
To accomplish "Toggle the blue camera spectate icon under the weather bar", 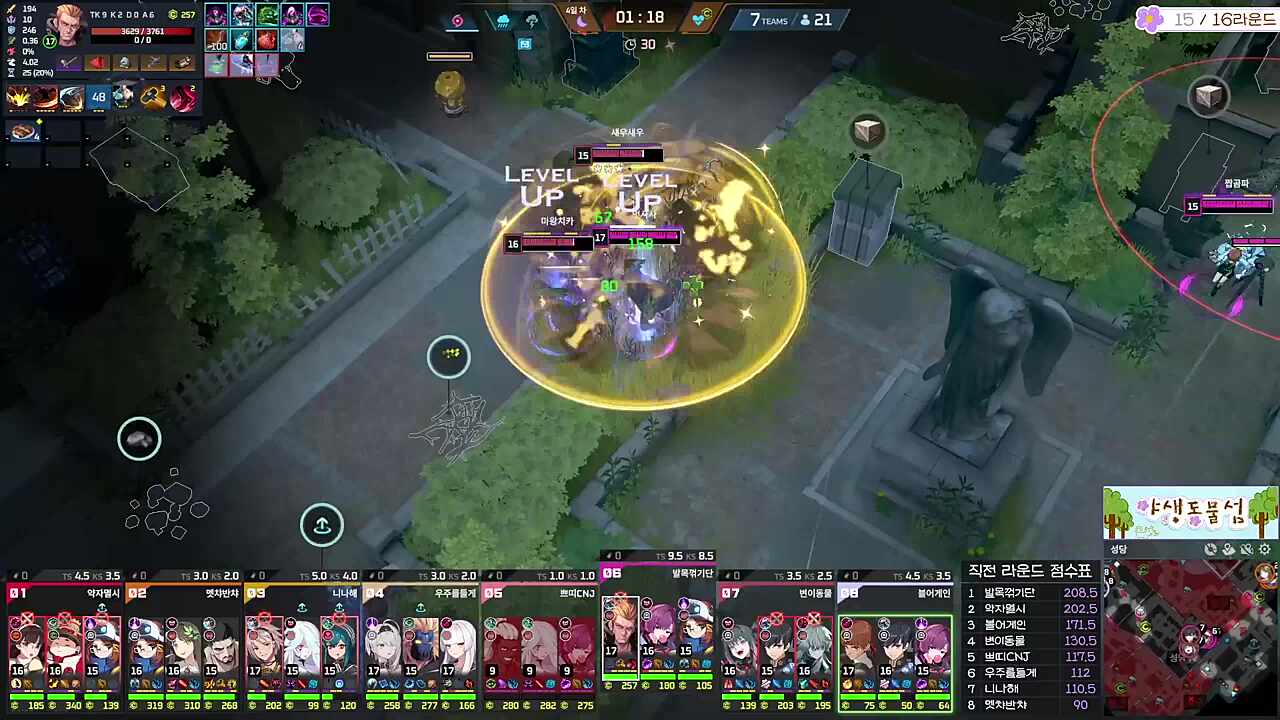I will click(525, 43).
